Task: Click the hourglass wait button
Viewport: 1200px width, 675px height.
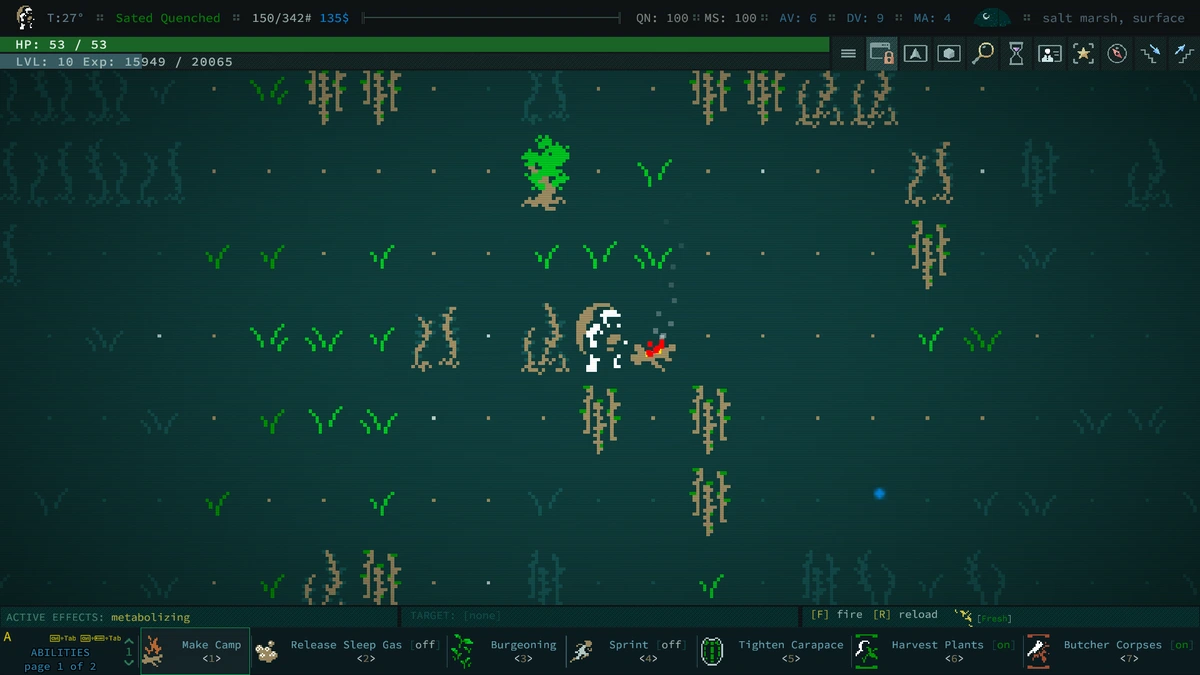Action: (1016, 54)
